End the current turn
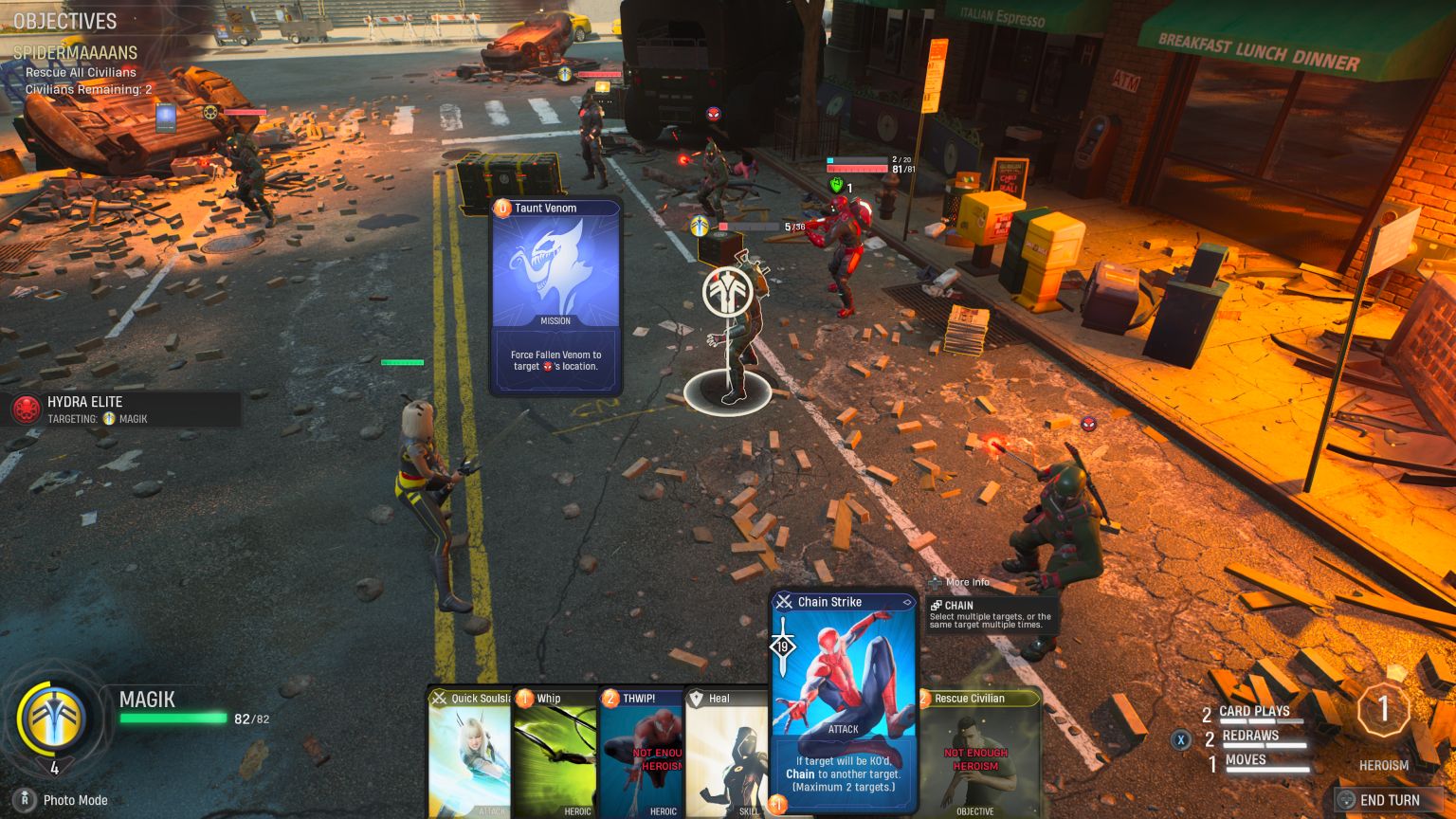The image size is (1456, 819). tap(1387, 800)
